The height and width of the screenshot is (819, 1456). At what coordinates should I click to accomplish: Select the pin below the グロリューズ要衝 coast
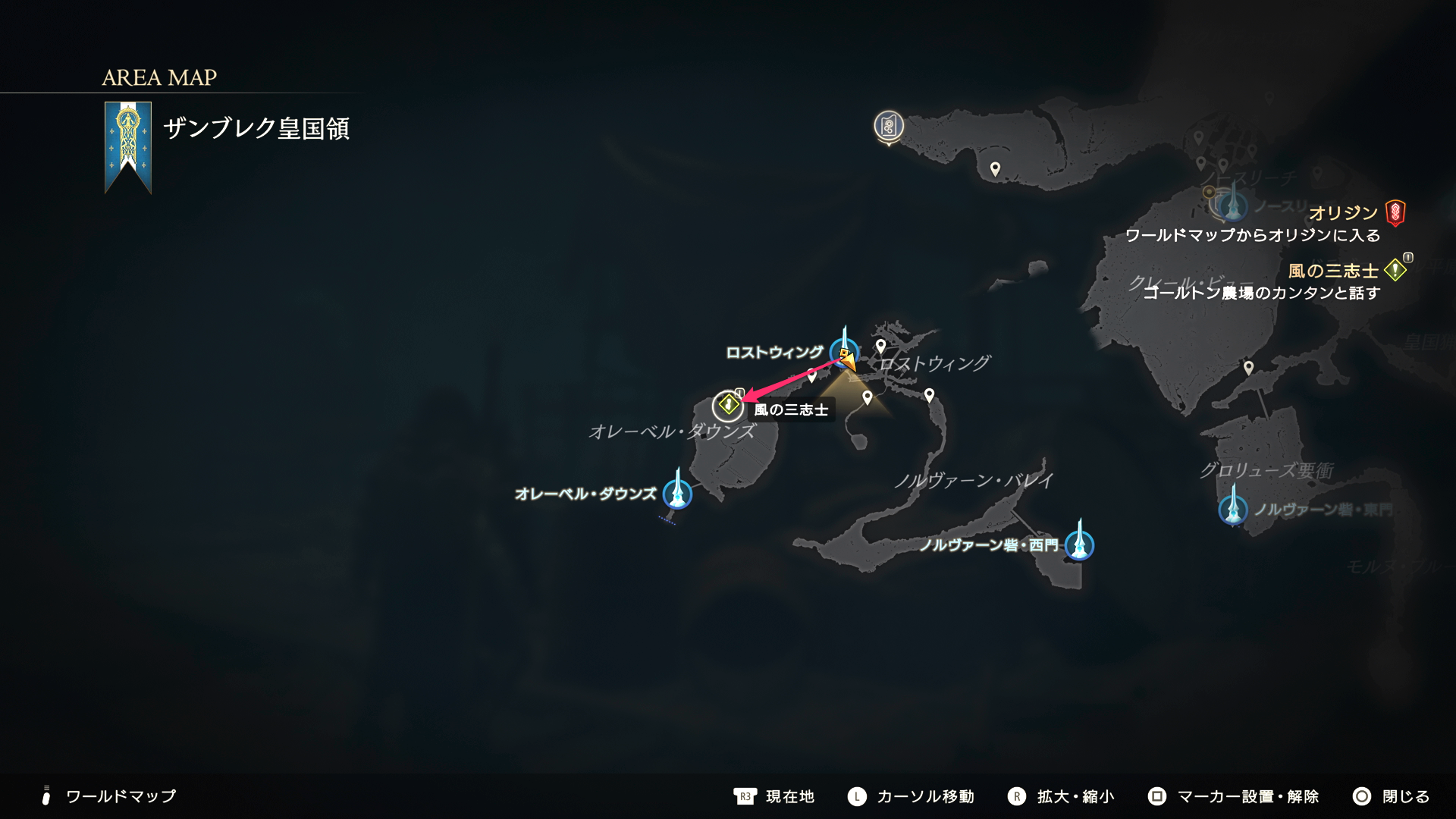pos(1248,368)
